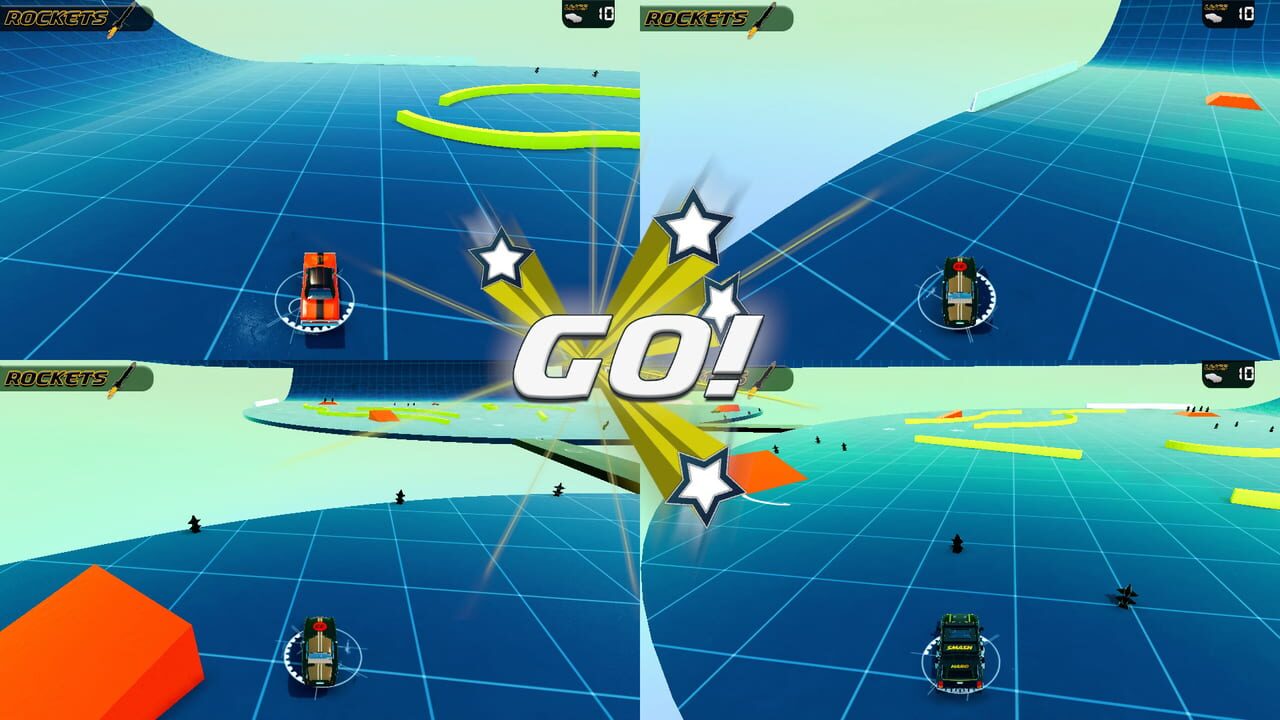Select the car icon on top-right lap counter

click(1214, 18)
